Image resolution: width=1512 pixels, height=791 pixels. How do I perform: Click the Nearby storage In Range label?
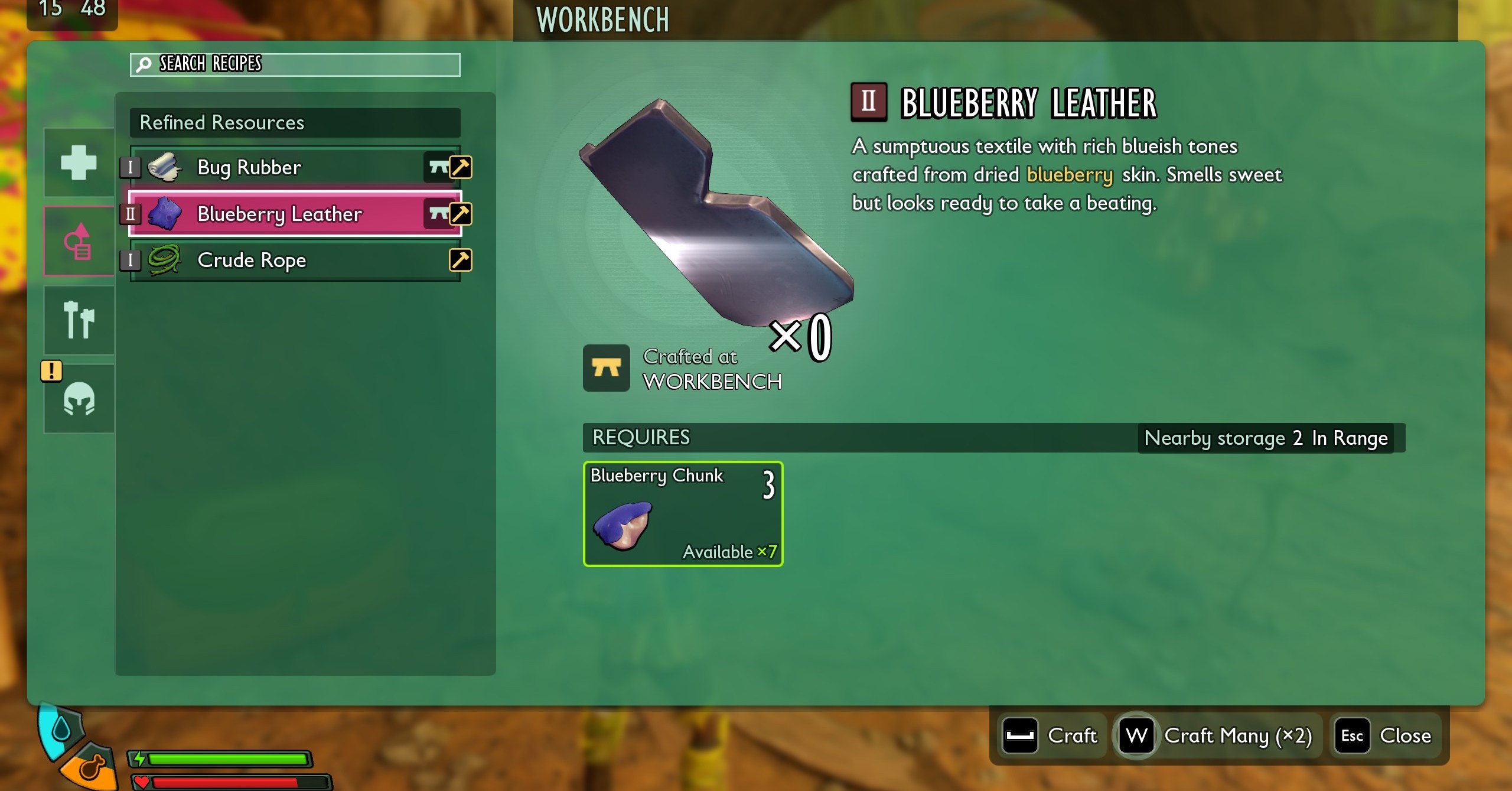[x=1266, y=438]
